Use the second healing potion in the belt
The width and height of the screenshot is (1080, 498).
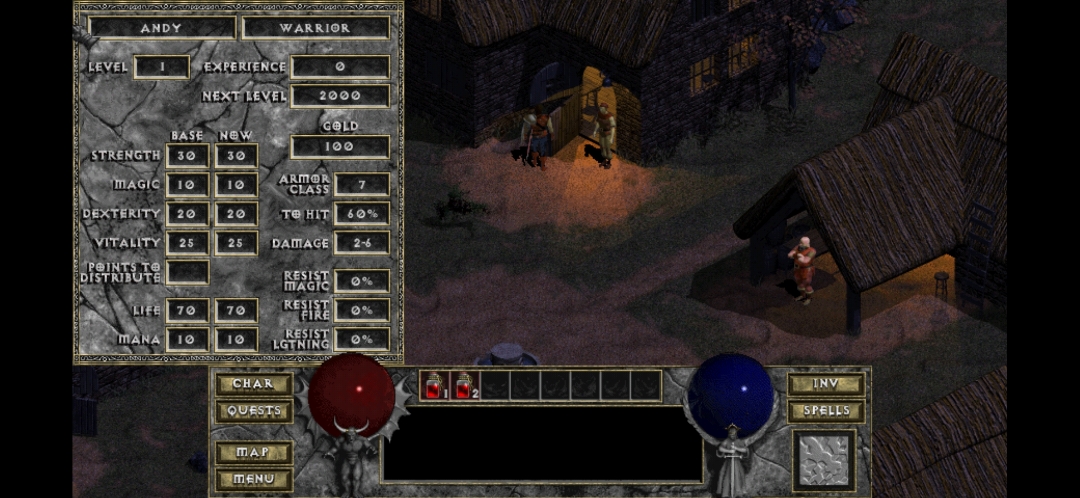(x=464, y=385)
